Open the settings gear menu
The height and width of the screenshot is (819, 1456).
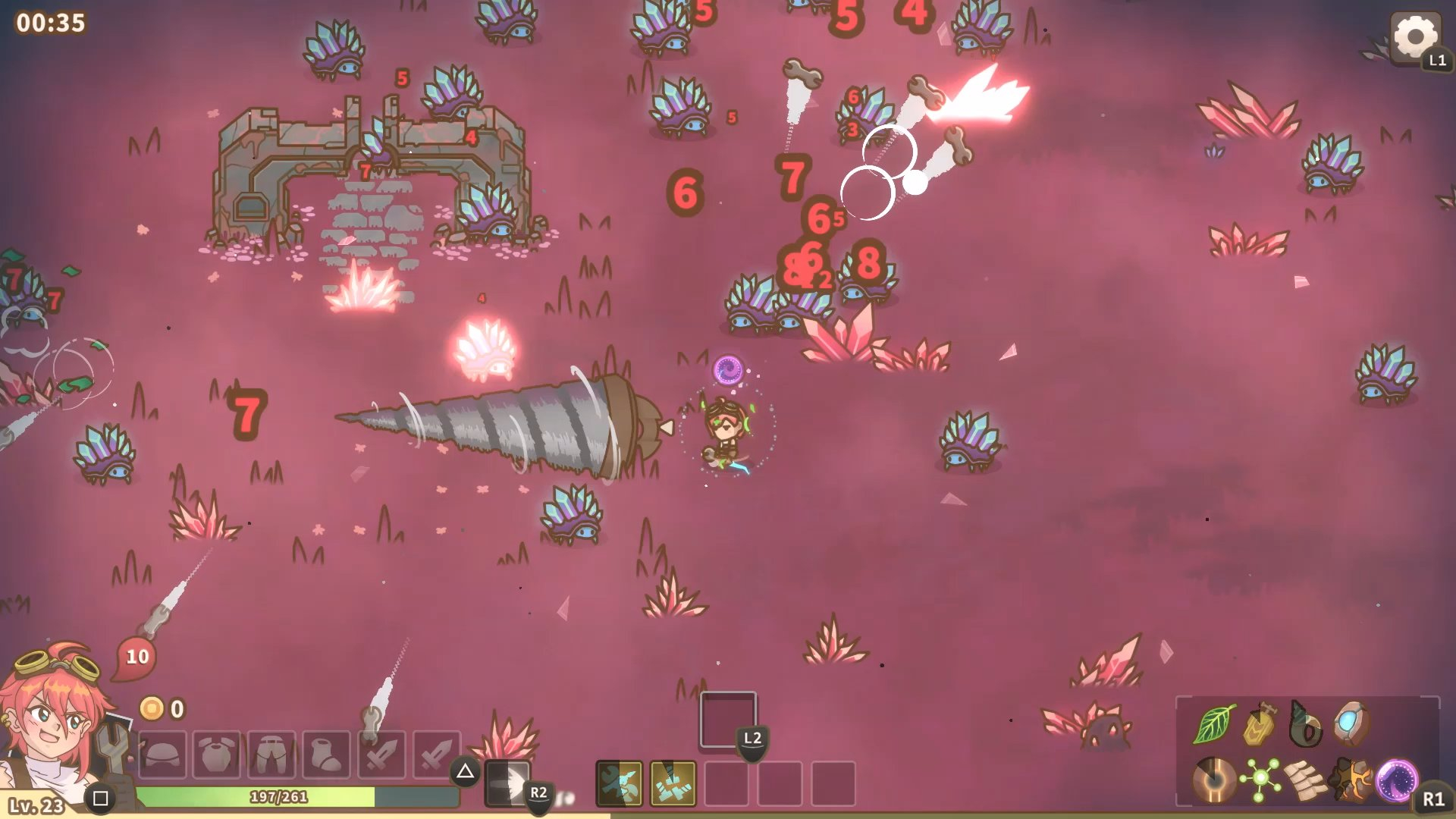pos(1415,36)
